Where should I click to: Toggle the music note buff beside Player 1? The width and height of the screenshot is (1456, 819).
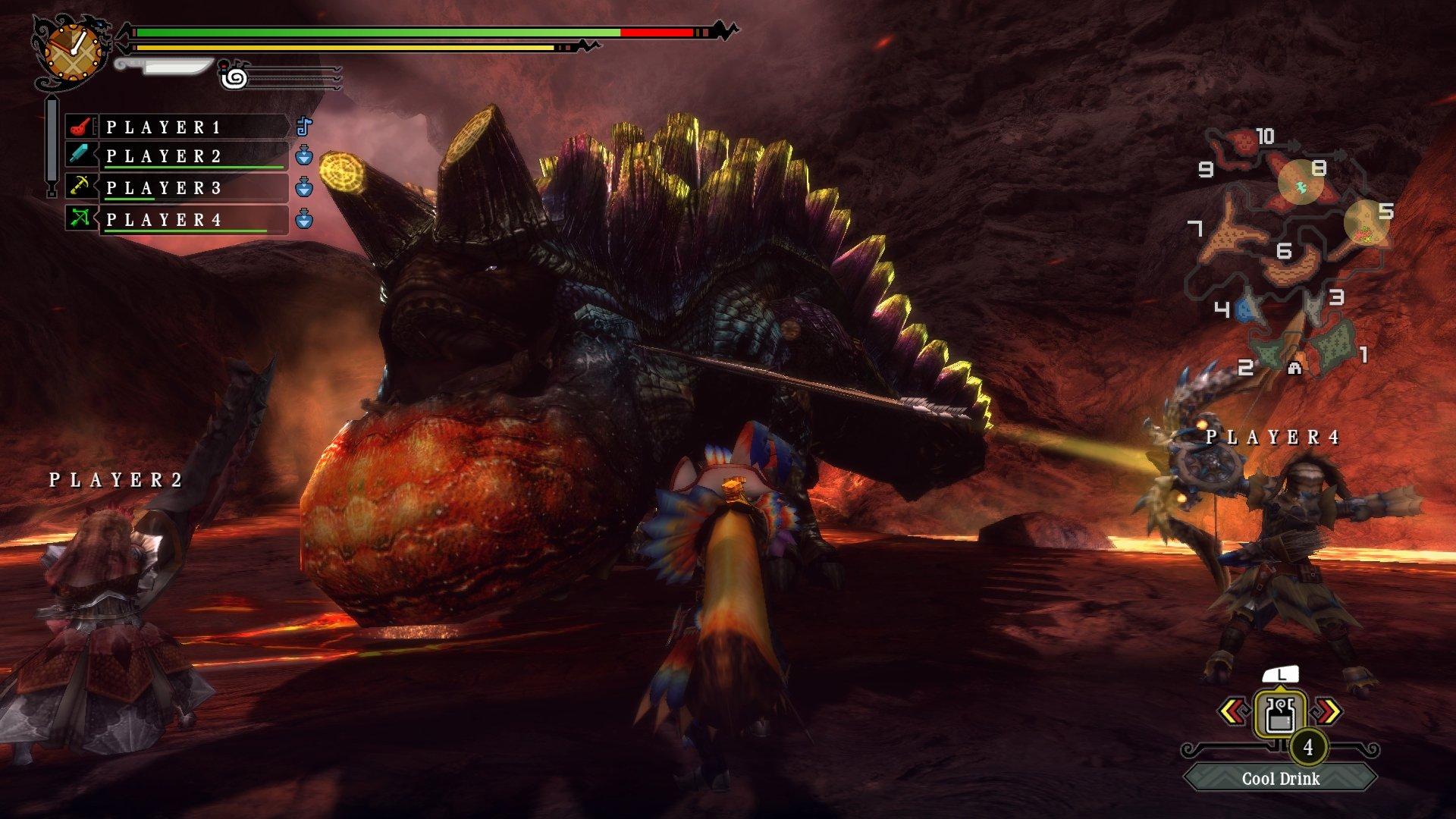(304, 127)
